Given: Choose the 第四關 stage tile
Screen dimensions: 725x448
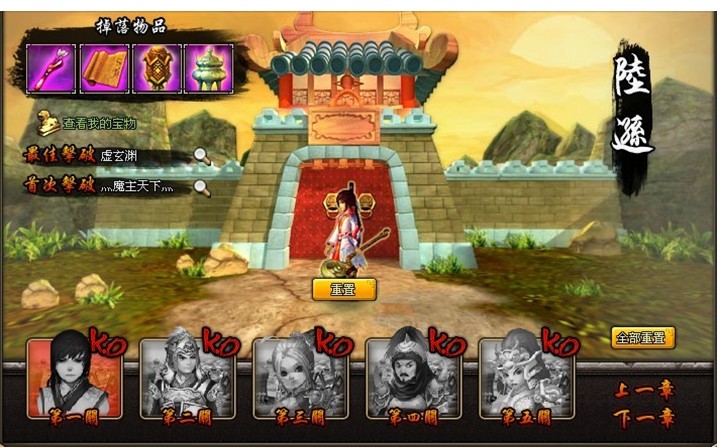Looking at the screenshot, I should click(x=413, y=377).
